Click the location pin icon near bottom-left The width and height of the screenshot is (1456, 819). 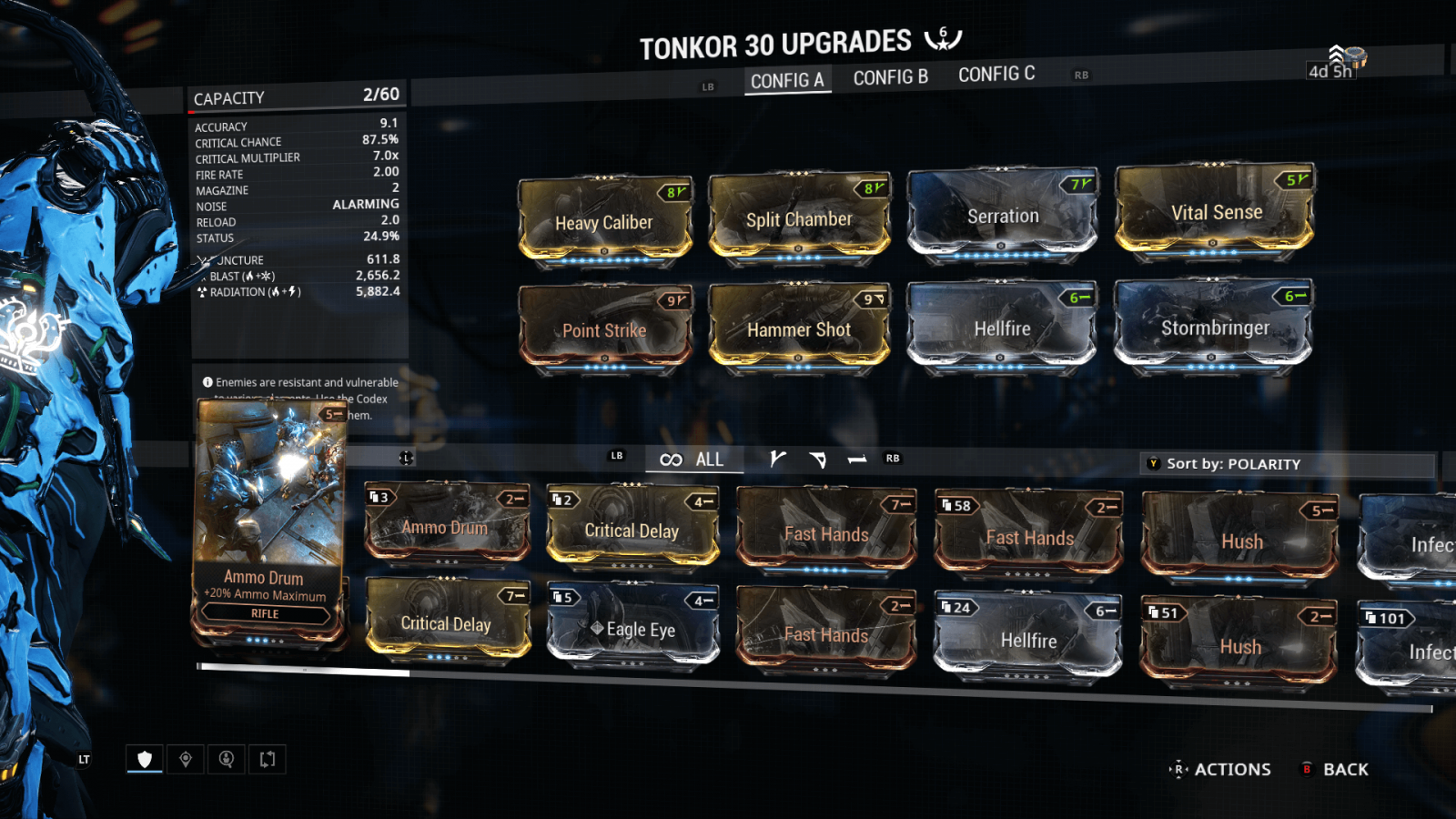186,758
